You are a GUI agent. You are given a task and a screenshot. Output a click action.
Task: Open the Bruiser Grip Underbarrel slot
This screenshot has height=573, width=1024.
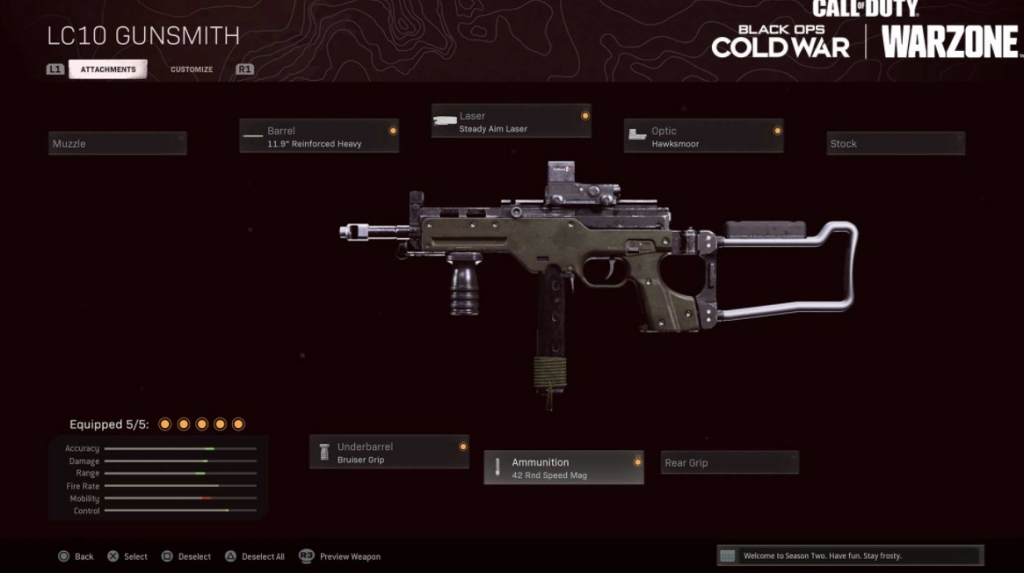coord(389,453)
